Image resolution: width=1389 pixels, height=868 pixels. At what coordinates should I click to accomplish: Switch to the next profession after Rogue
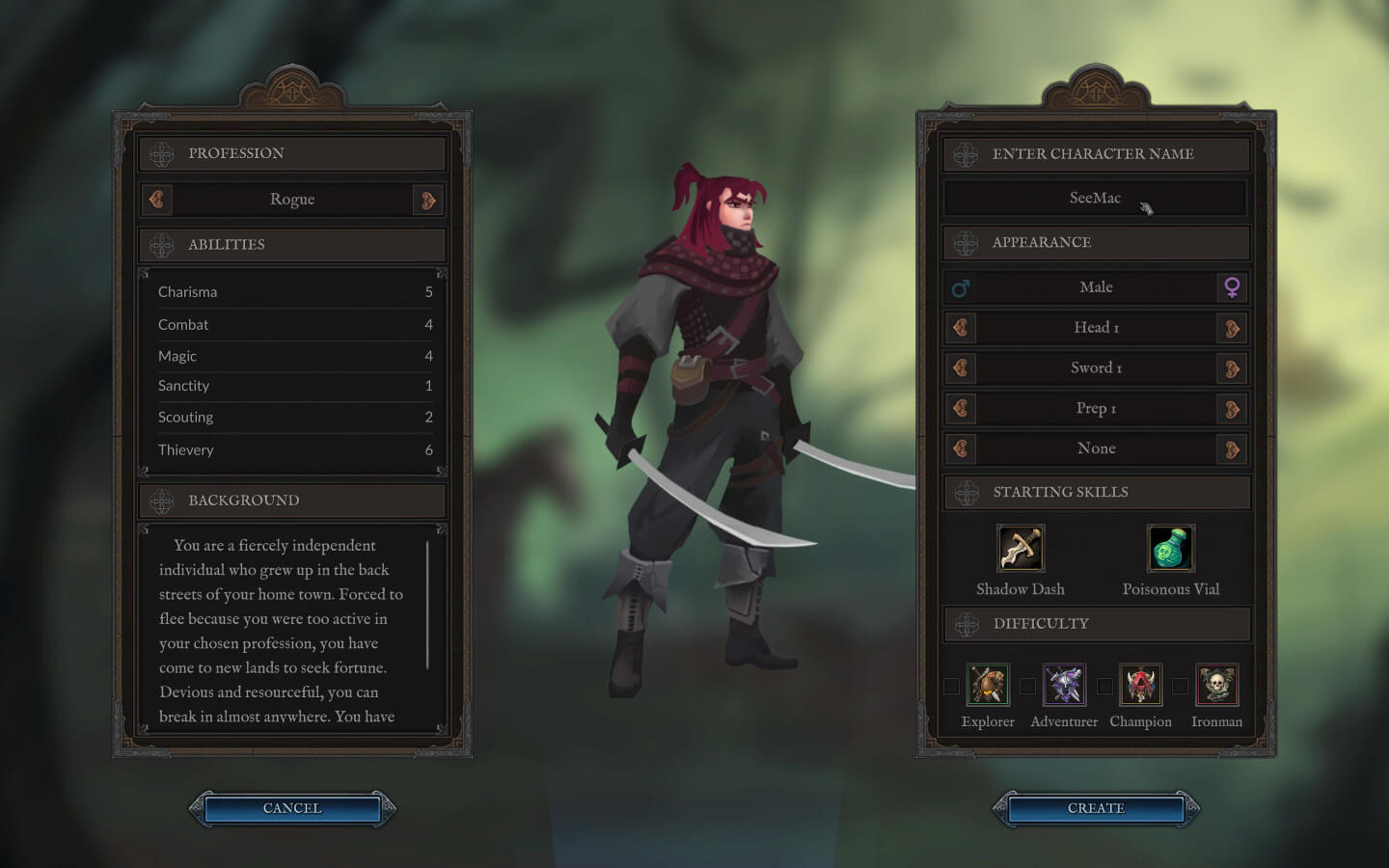tap(427, 200)
